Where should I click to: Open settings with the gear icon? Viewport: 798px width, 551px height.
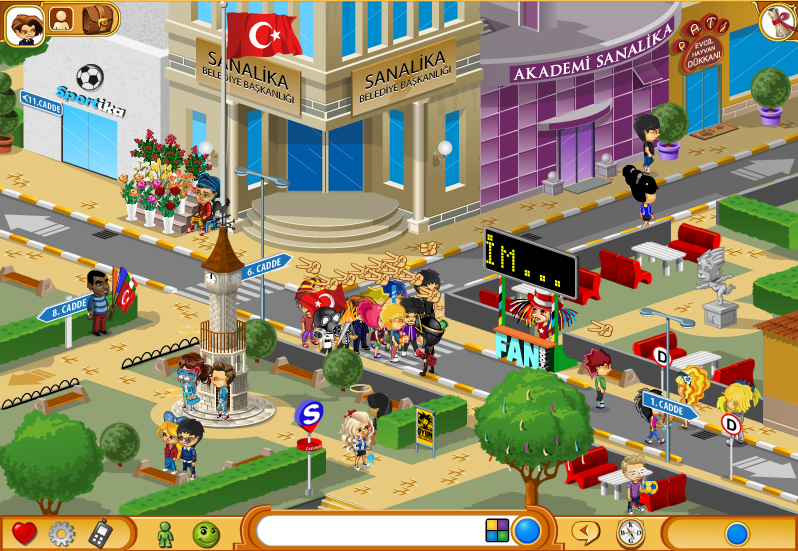click(x=62, y=533)
